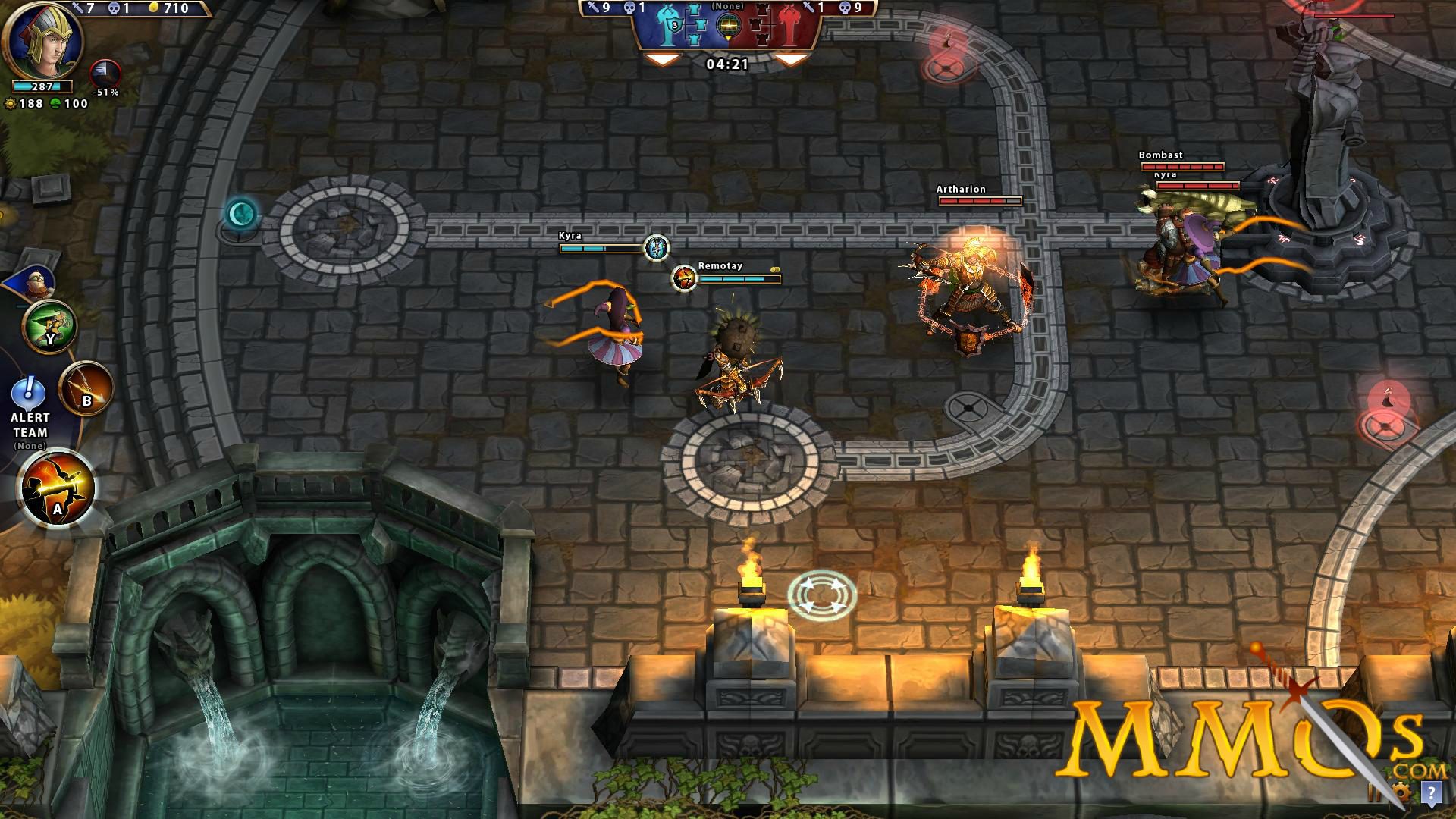Click the match timer showing 04:21
This screenshot has height=819, width=1456.
pos(727,64)
